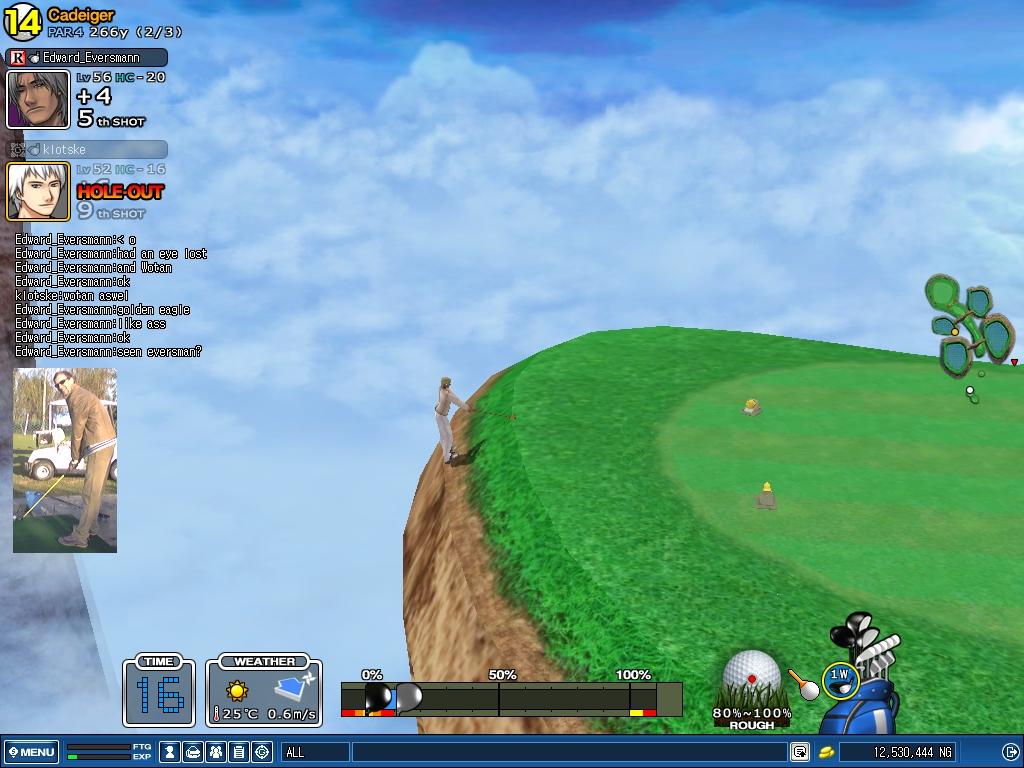Open the MENU button
The width and height of the screenshot is (1024, 768).
[x=32, y=752]
